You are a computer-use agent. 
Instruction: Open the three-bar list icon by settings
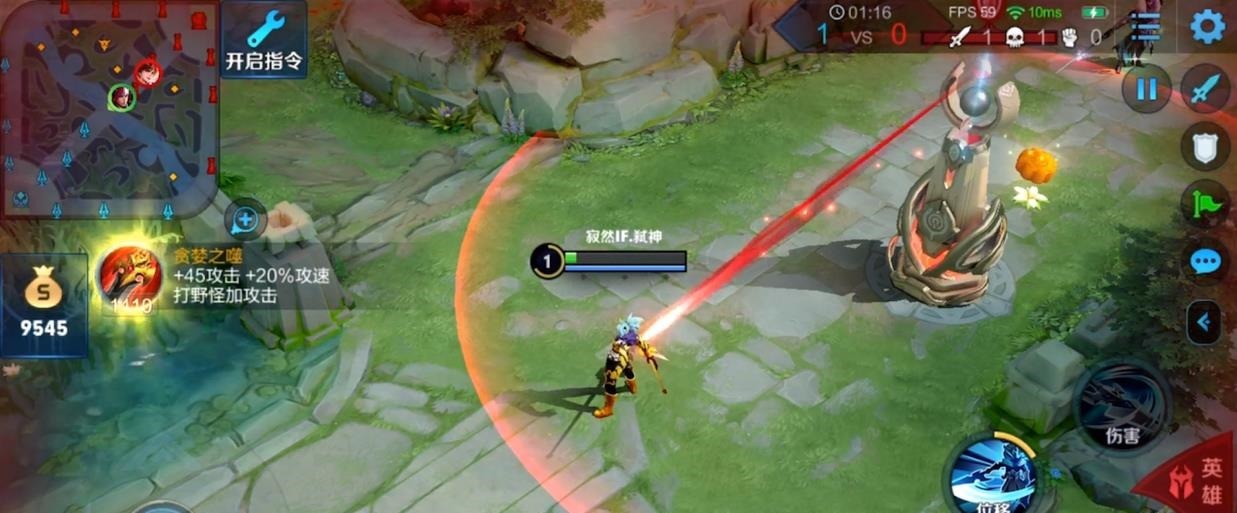click(x=1142, y=28)
